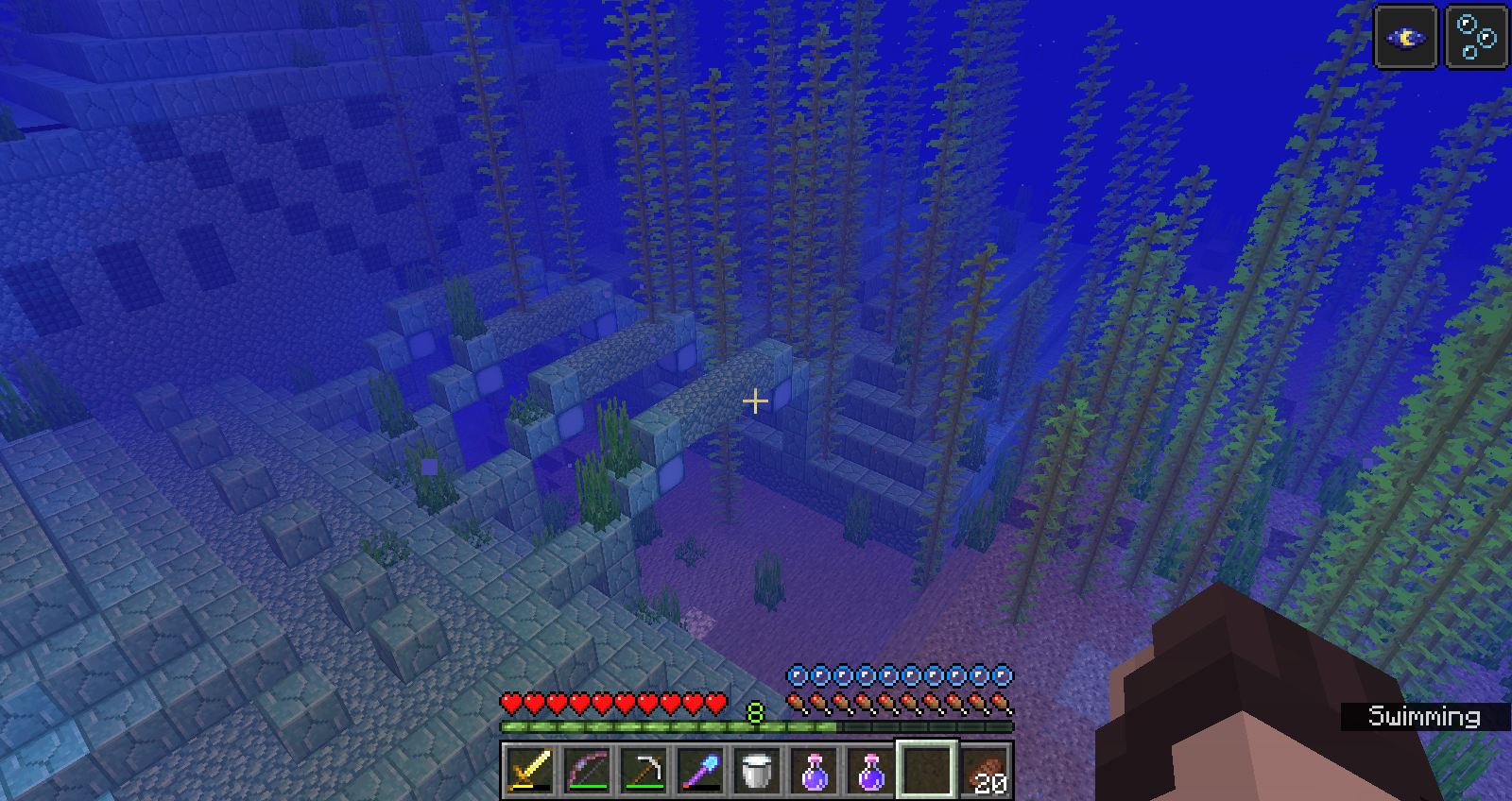Select the milk bucket slot
The image size is (1512, 801).
pos(757,771)
